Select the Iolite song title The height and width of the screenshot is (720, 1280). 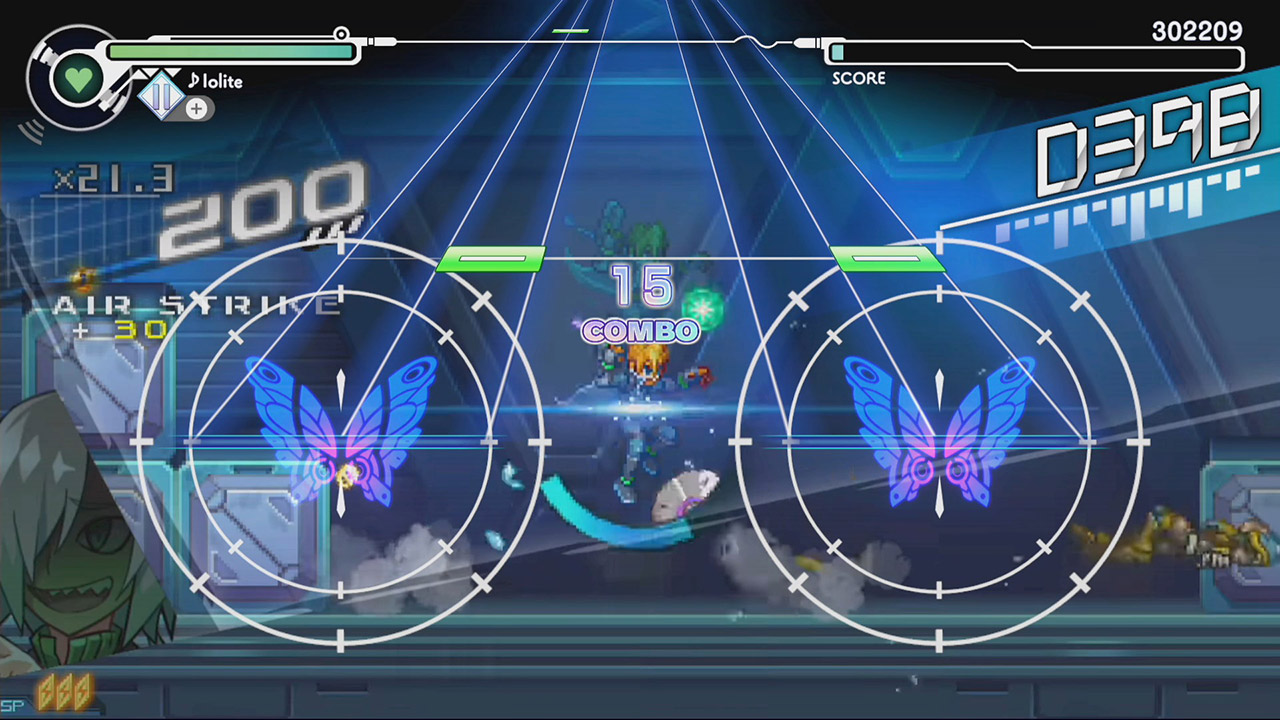[x=222, y=82]
